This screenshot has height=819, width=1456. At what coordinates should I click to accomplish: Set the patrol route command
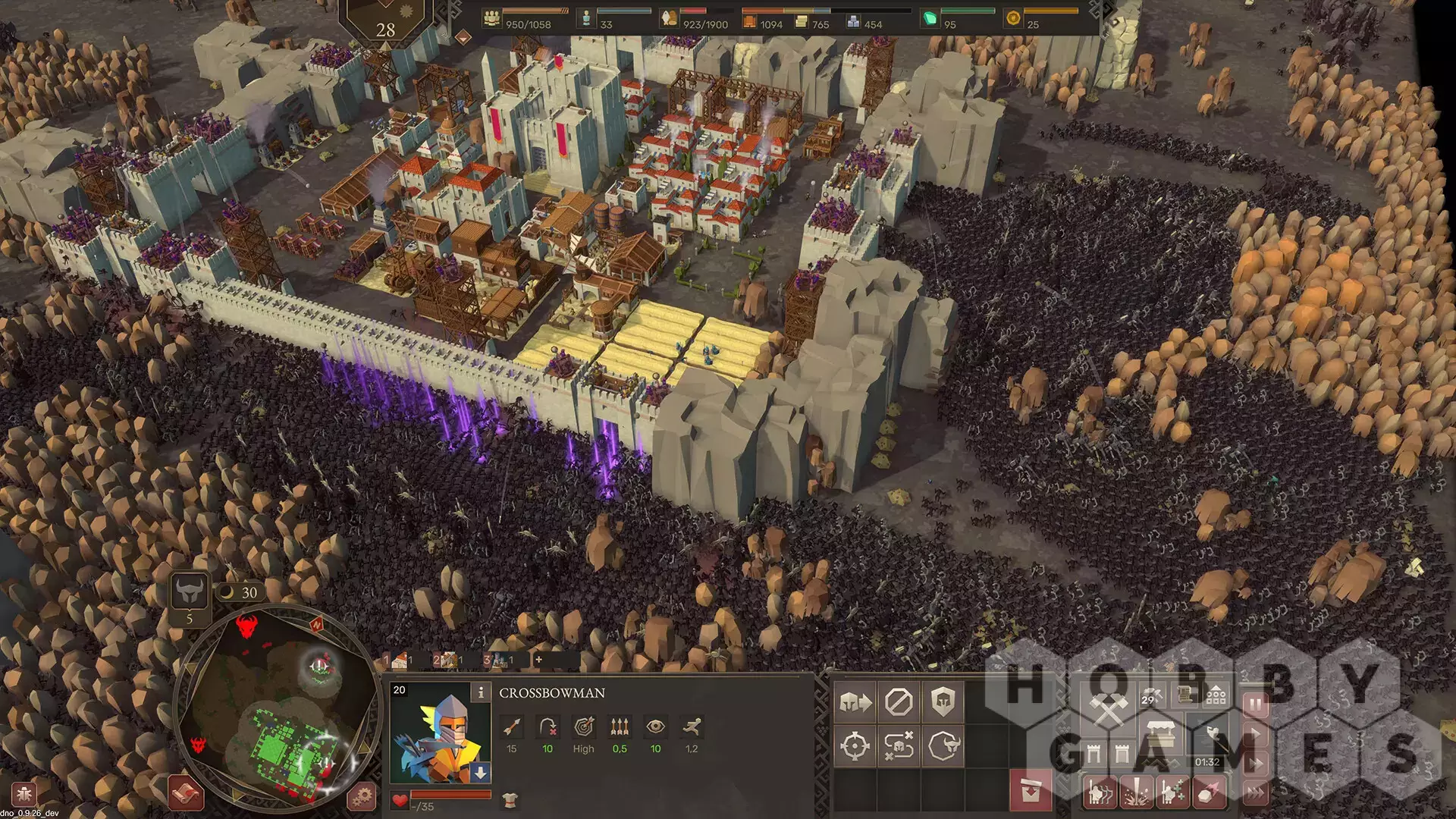click(899, 746)
